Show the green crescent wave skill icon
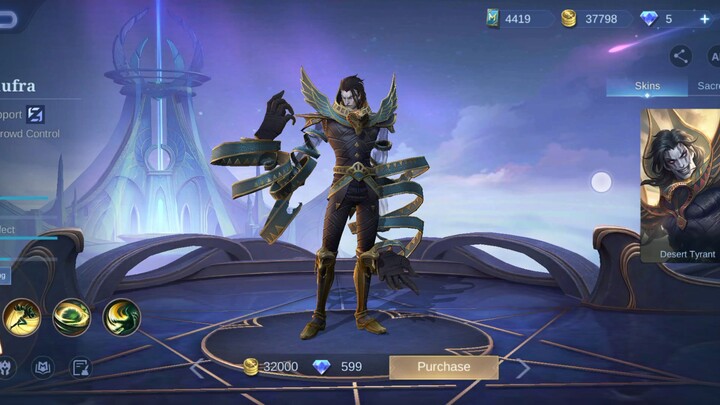 pos(122,317)
